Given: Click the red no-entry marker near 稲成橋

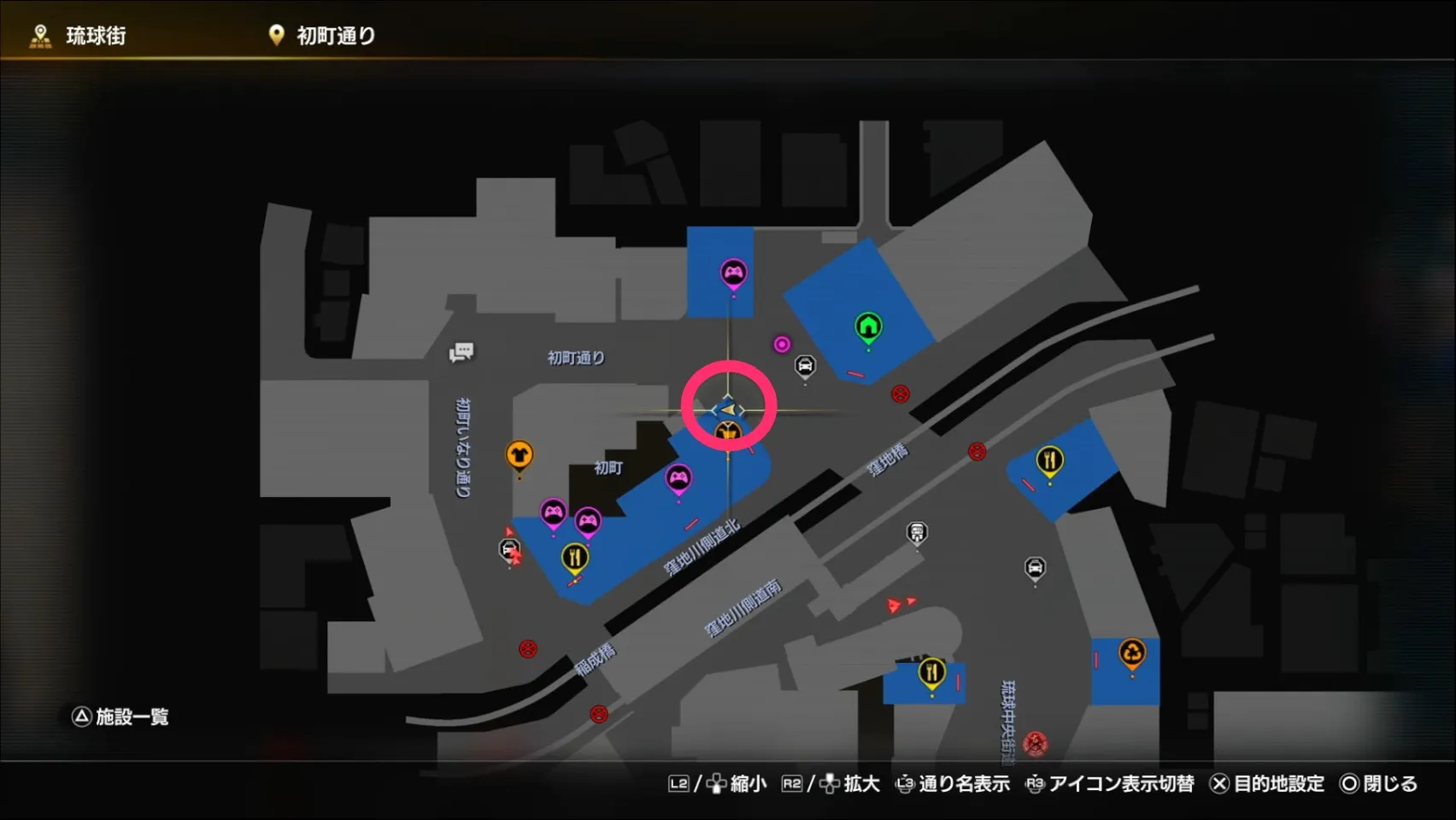Looking at the screenshot, I should coord(526,649).
